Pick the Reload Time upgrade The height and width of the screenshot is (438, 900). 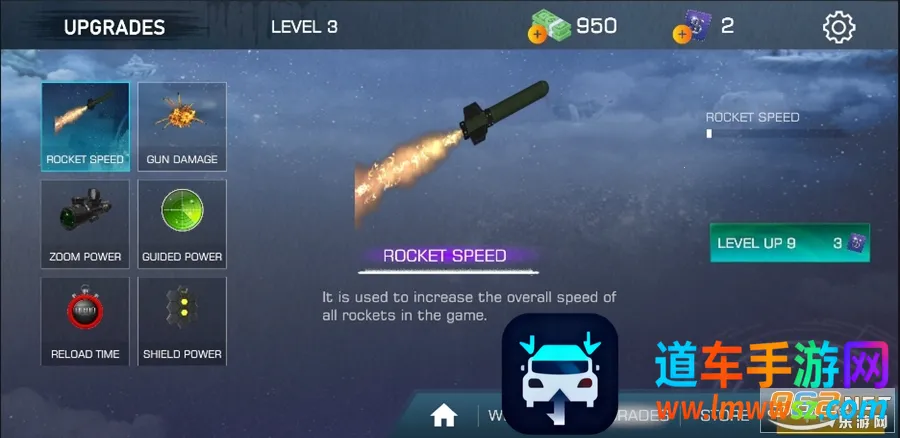(85, 320)
